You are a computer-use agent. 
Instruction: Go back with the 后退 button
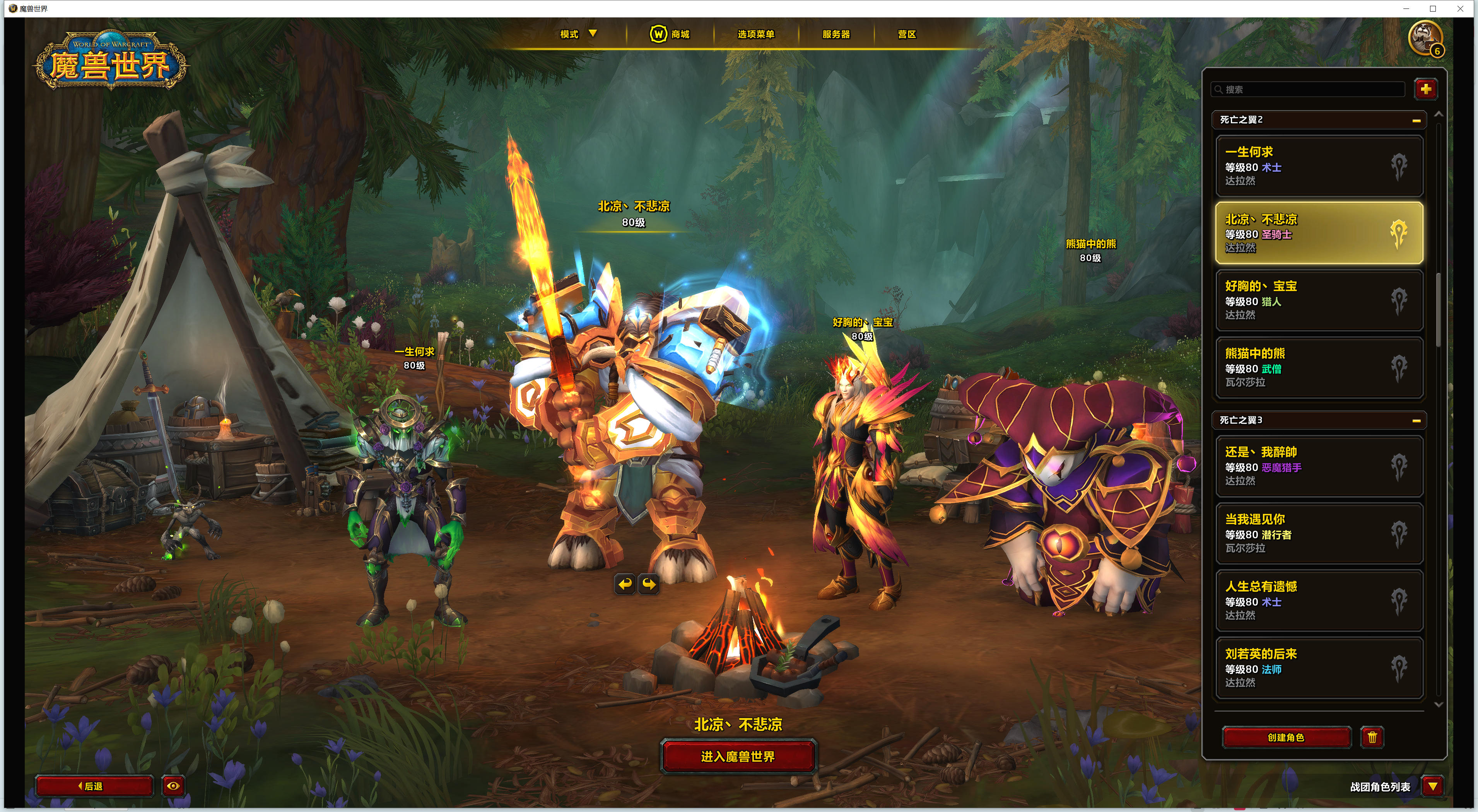click(x=94, y=786)
